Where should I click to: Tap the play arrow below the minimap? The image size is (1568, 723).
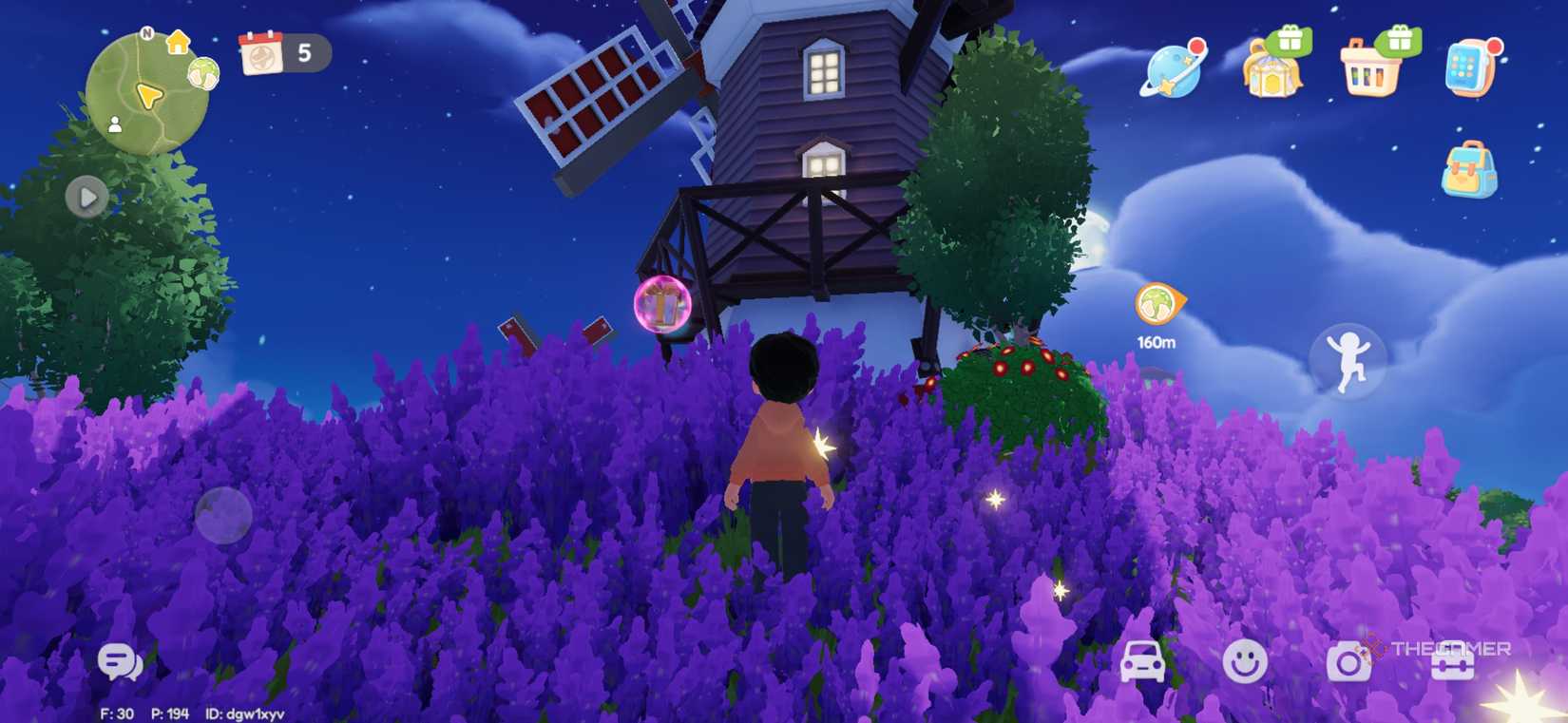pyautogui.click(x=88, y=197)
